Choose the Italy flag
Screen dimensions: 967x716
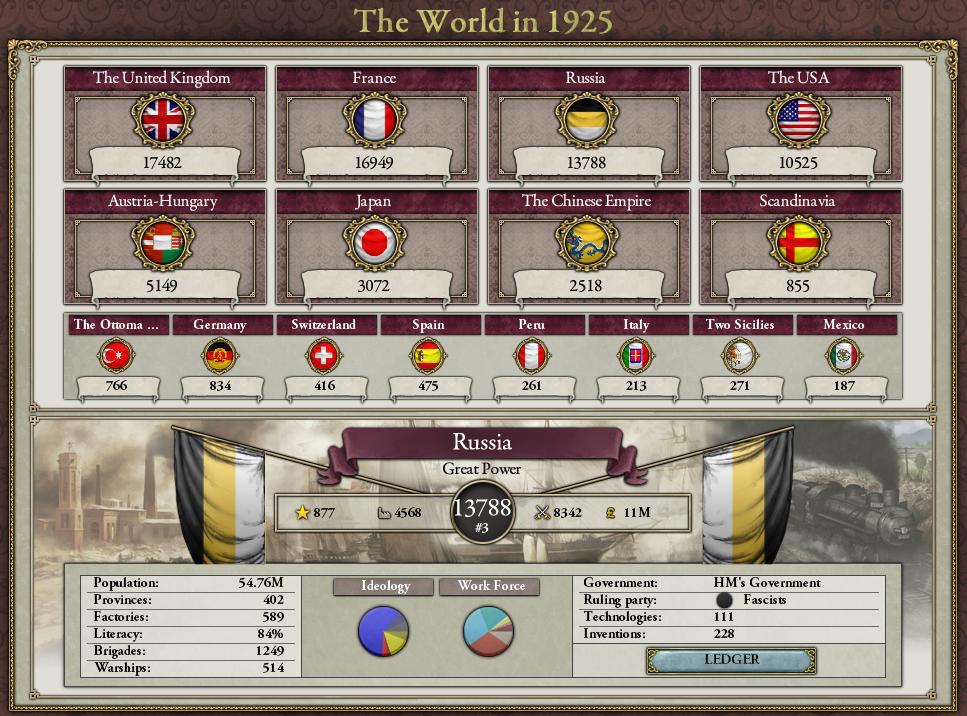click(636, 355)
